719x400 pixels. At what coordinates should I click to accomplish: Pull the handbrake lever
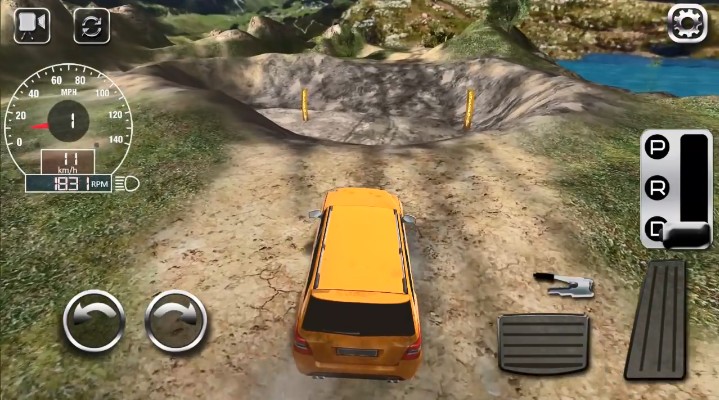click(564, 283)
